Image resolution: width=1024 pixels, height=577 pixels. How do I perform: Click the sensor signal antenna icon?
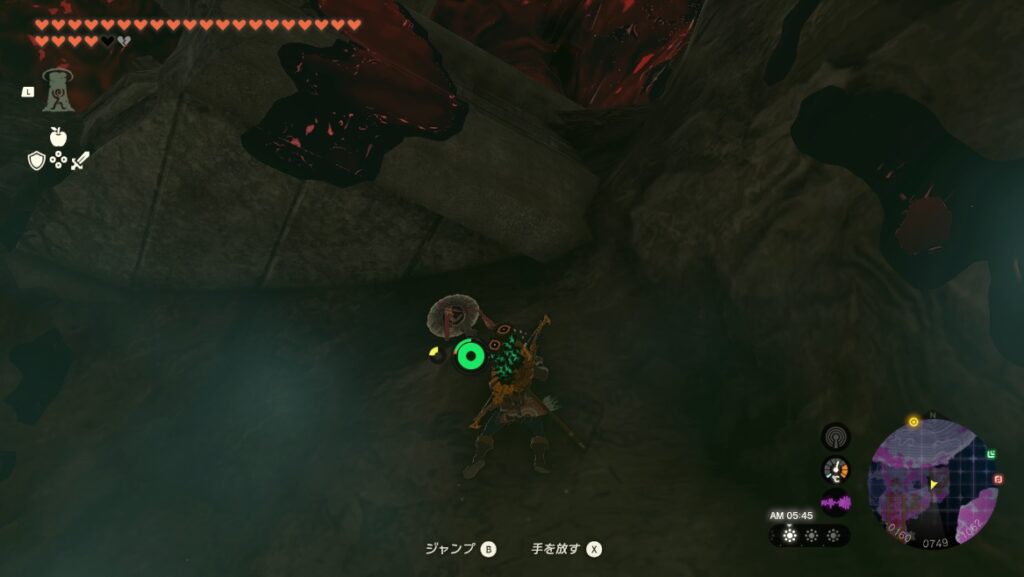[835, 436]
